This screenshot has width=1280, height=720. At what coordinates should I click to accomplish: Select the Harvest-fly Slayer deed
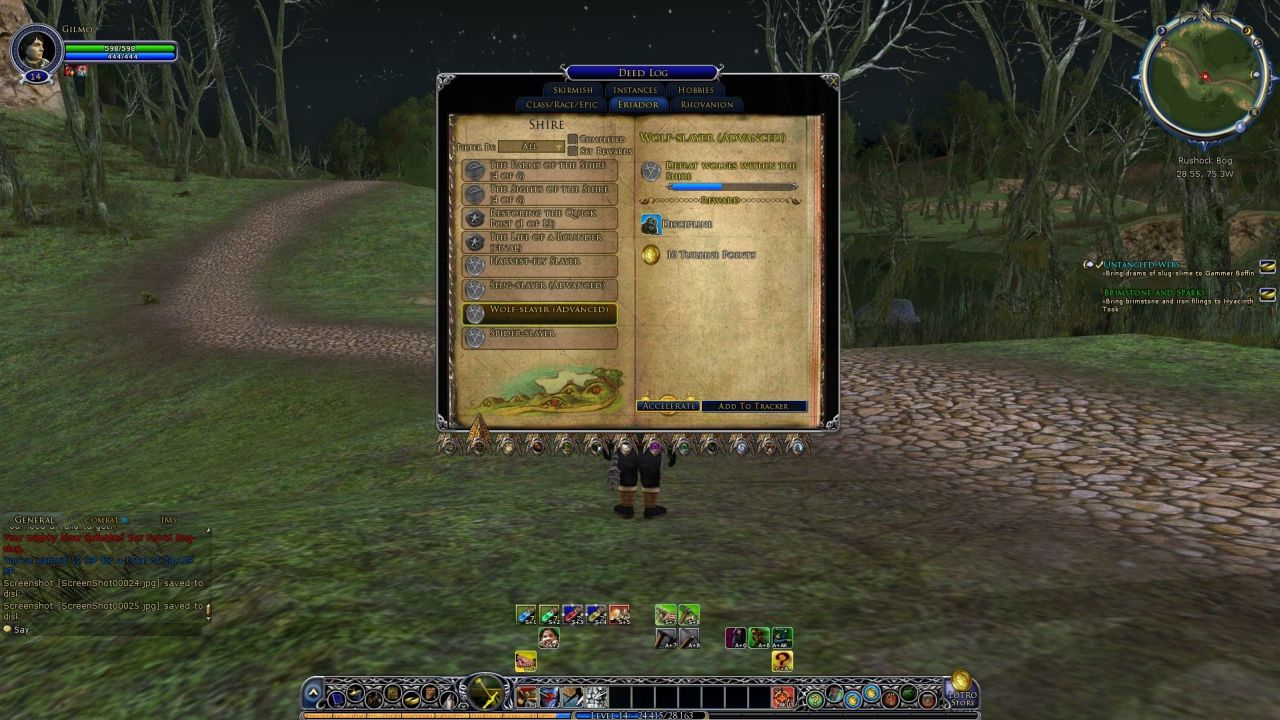[x=540, y=265]
